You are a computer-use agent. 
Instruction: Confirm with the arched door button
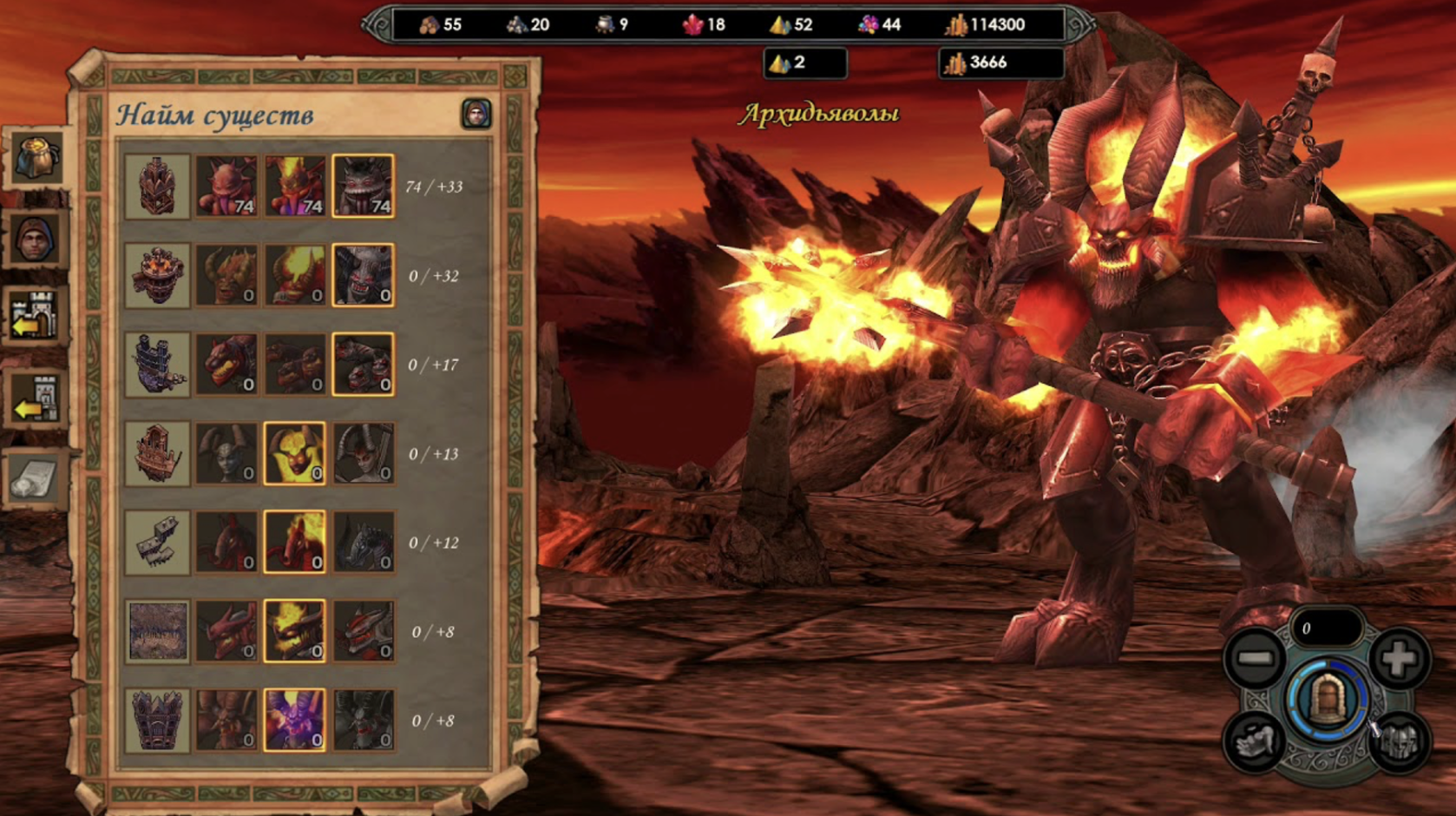point(1326,700)
